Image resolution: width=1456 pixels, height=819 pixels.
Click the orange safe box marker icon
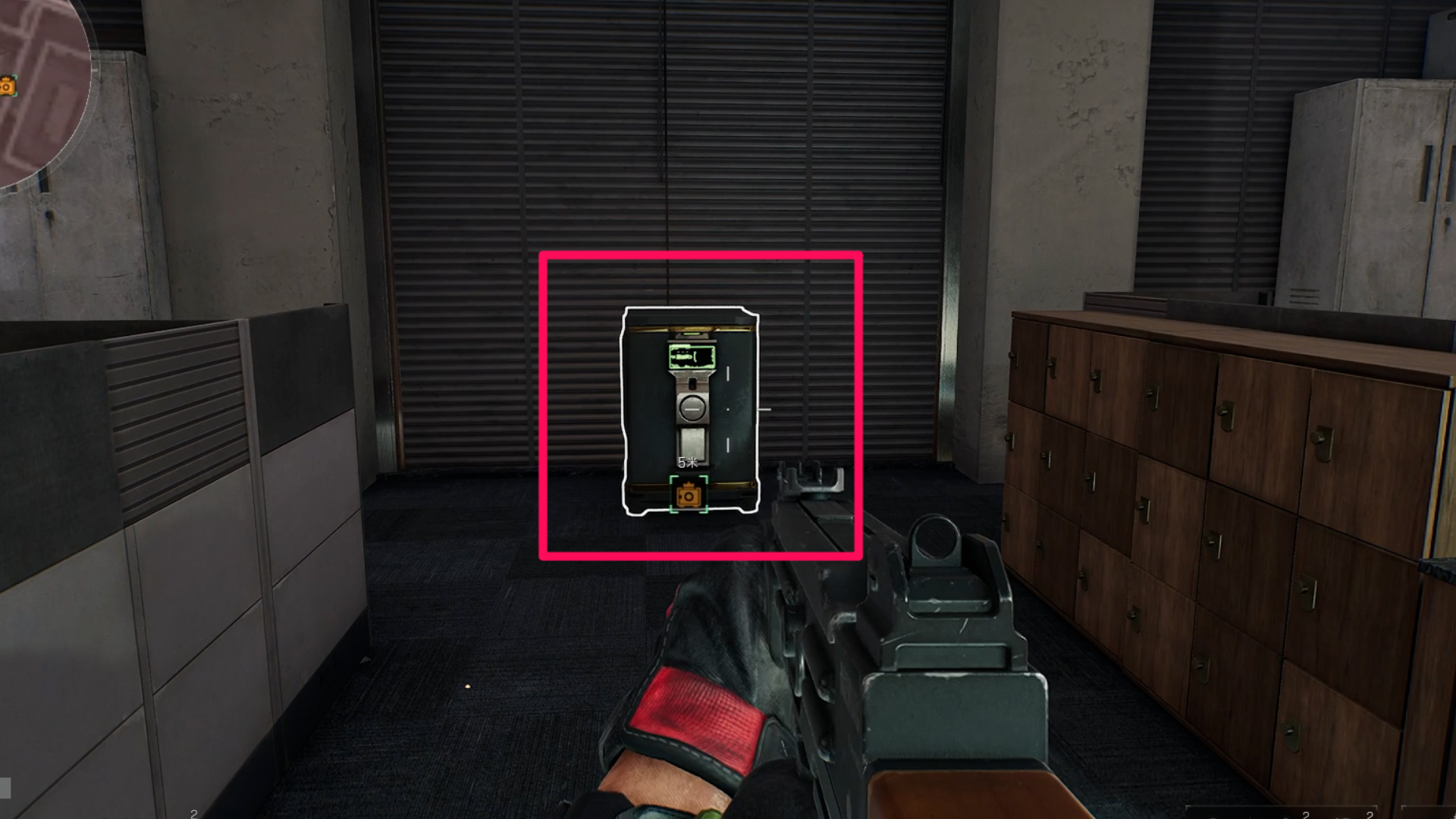point(689,495)
